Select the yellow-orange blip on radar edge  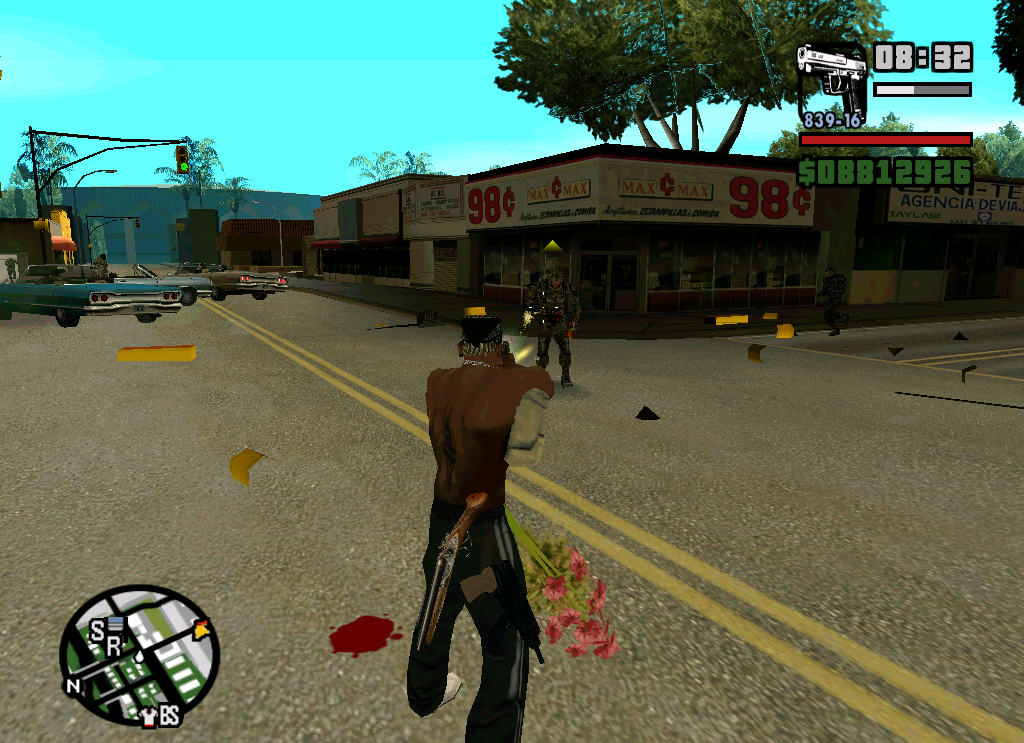coord(203,630)
